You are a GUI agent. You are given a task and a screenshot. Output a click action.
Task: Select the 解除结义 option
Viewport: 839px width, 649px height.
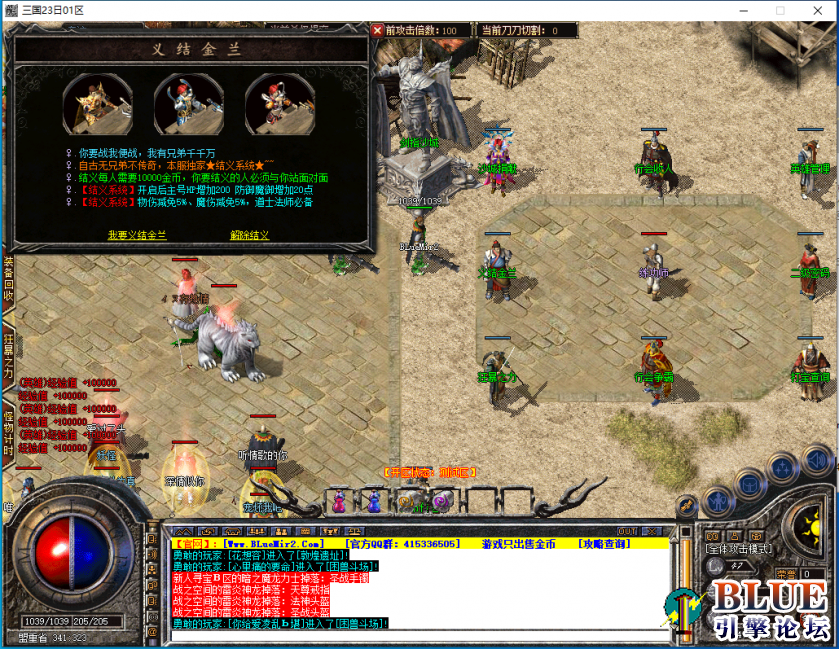(249, 235)
